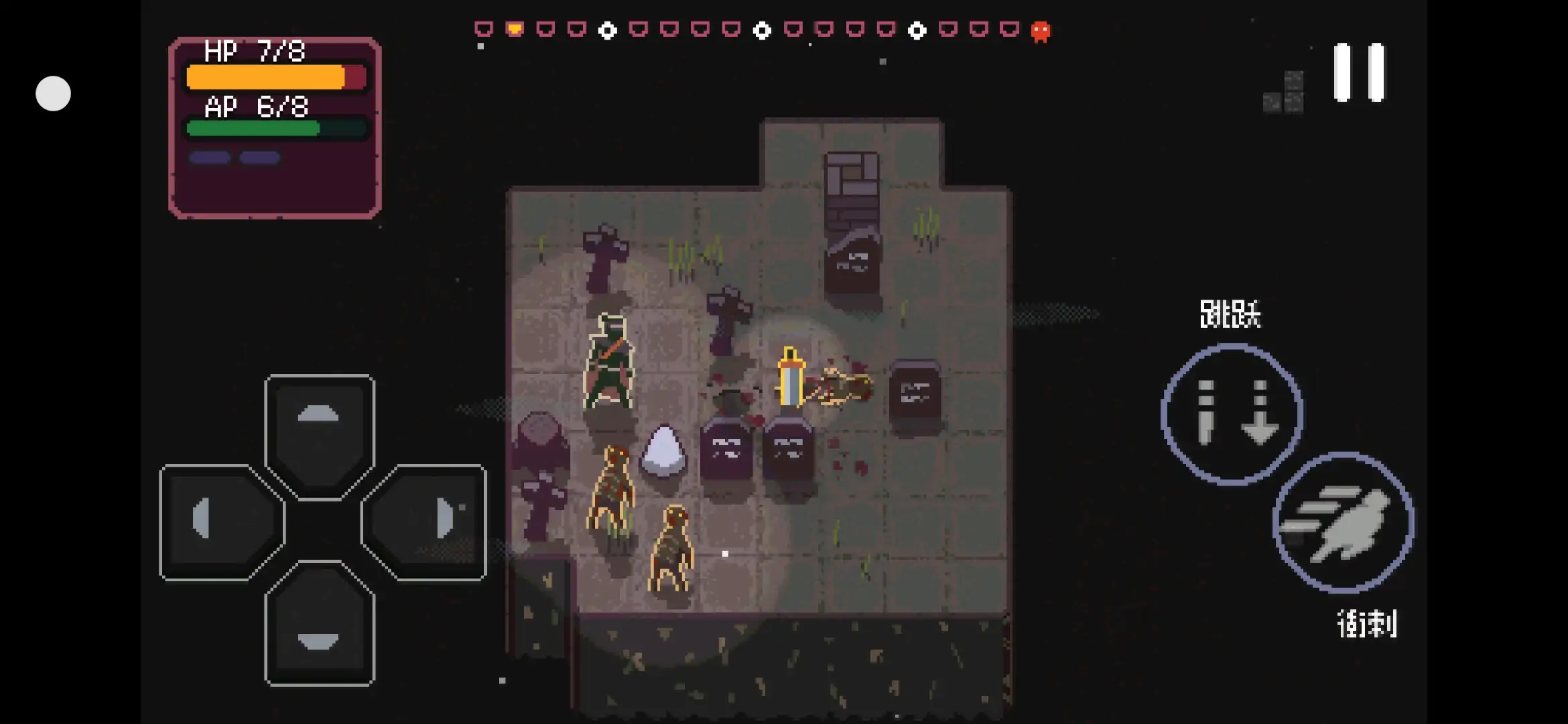Image resolution: width=1568 pixels, height=724 pixels.
Task: Select the red skull boss marker
Action: pos(1040,31)
